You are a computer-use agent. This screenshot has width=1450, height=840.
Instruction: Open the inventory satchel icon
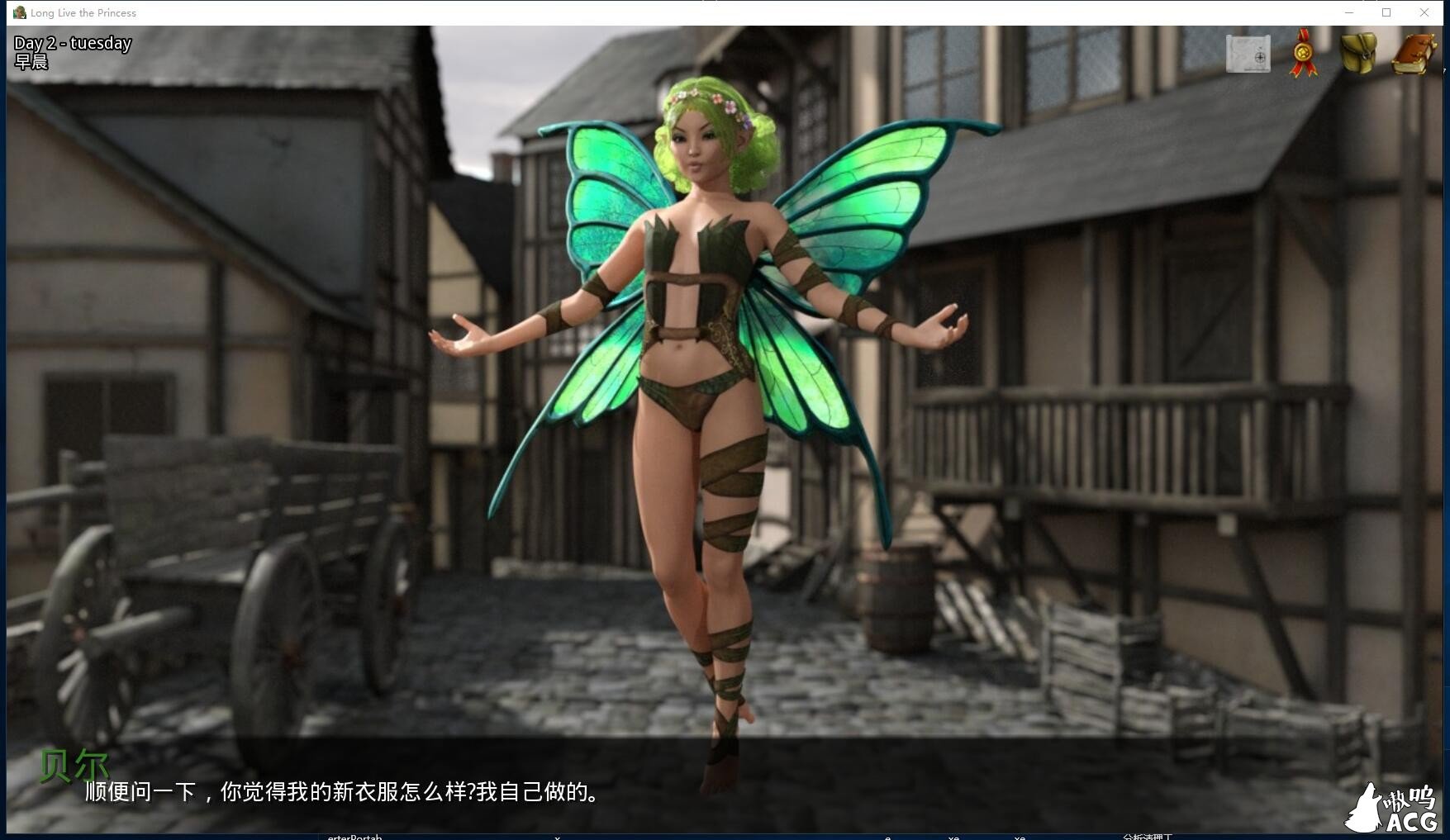tap(1357, 52)
